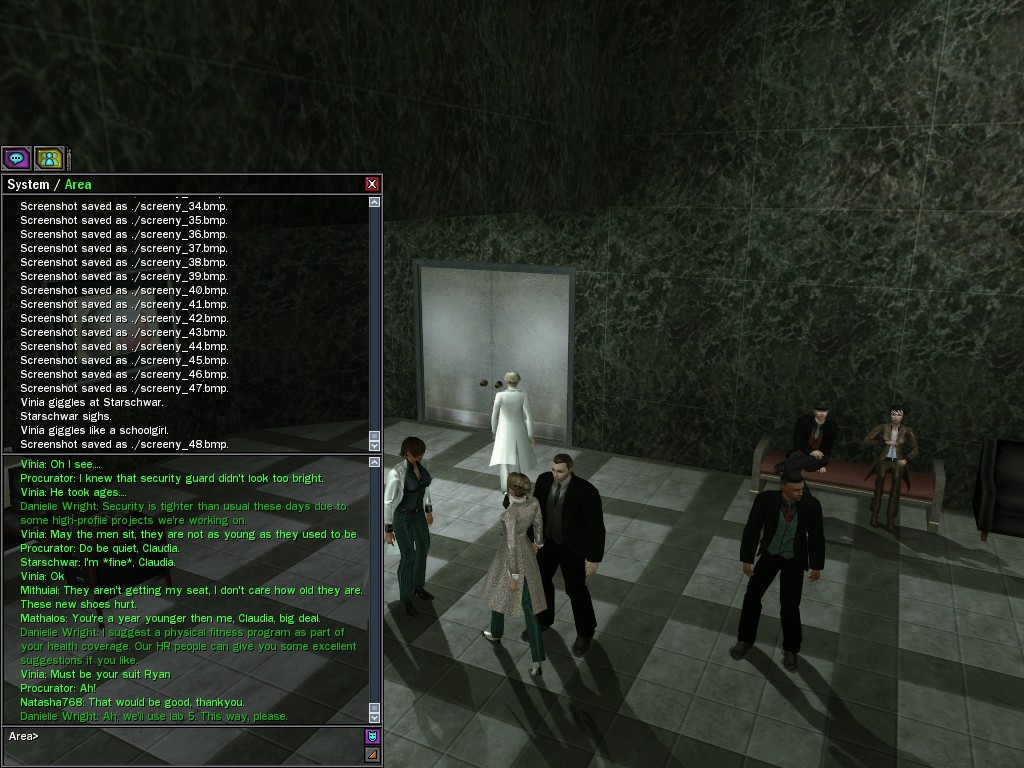Switch to the System channel label

(28, 184)
